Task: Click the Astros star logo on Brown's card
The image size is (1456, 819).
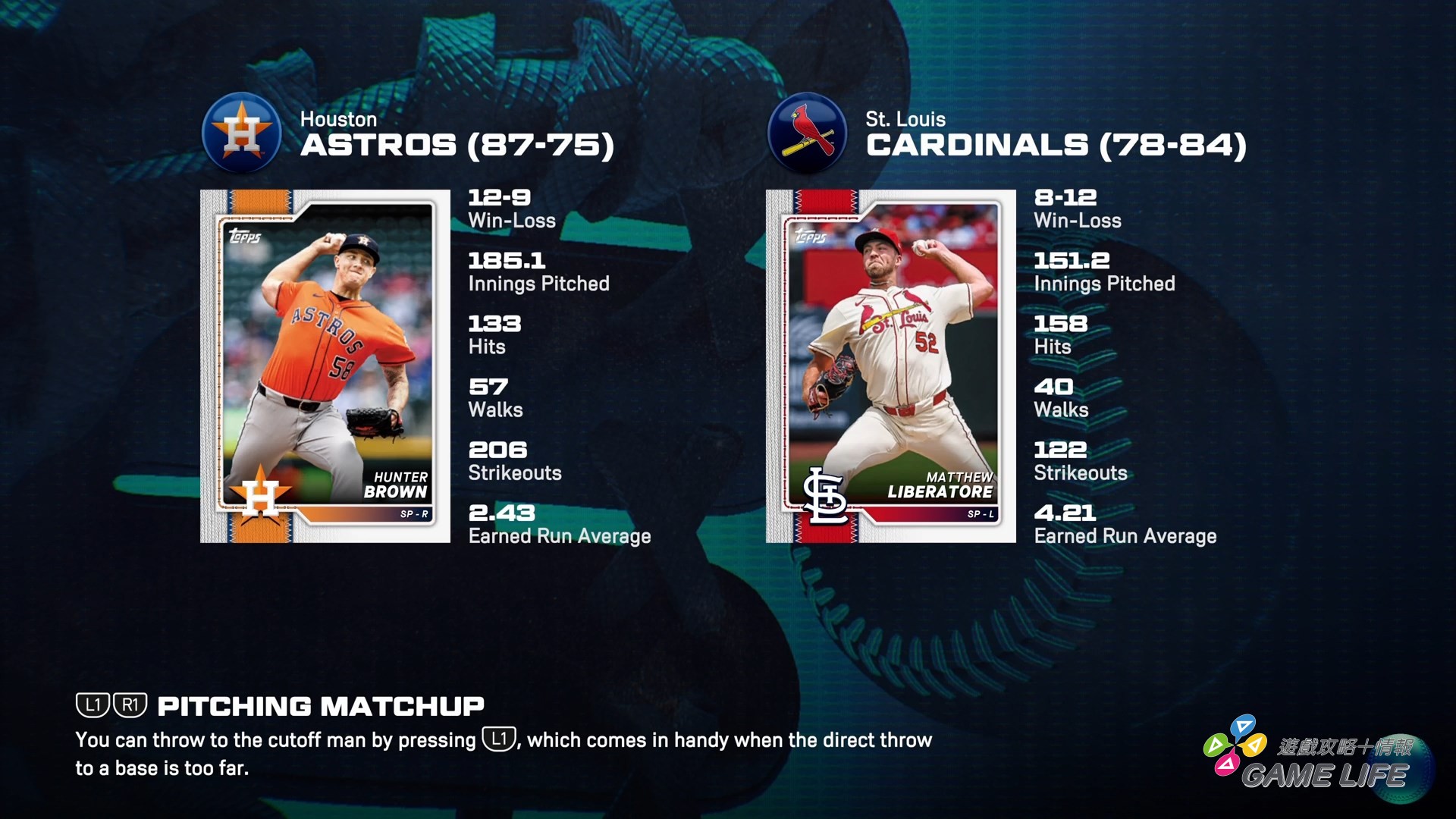Action: pyautogui.click(x=262, y=490)
